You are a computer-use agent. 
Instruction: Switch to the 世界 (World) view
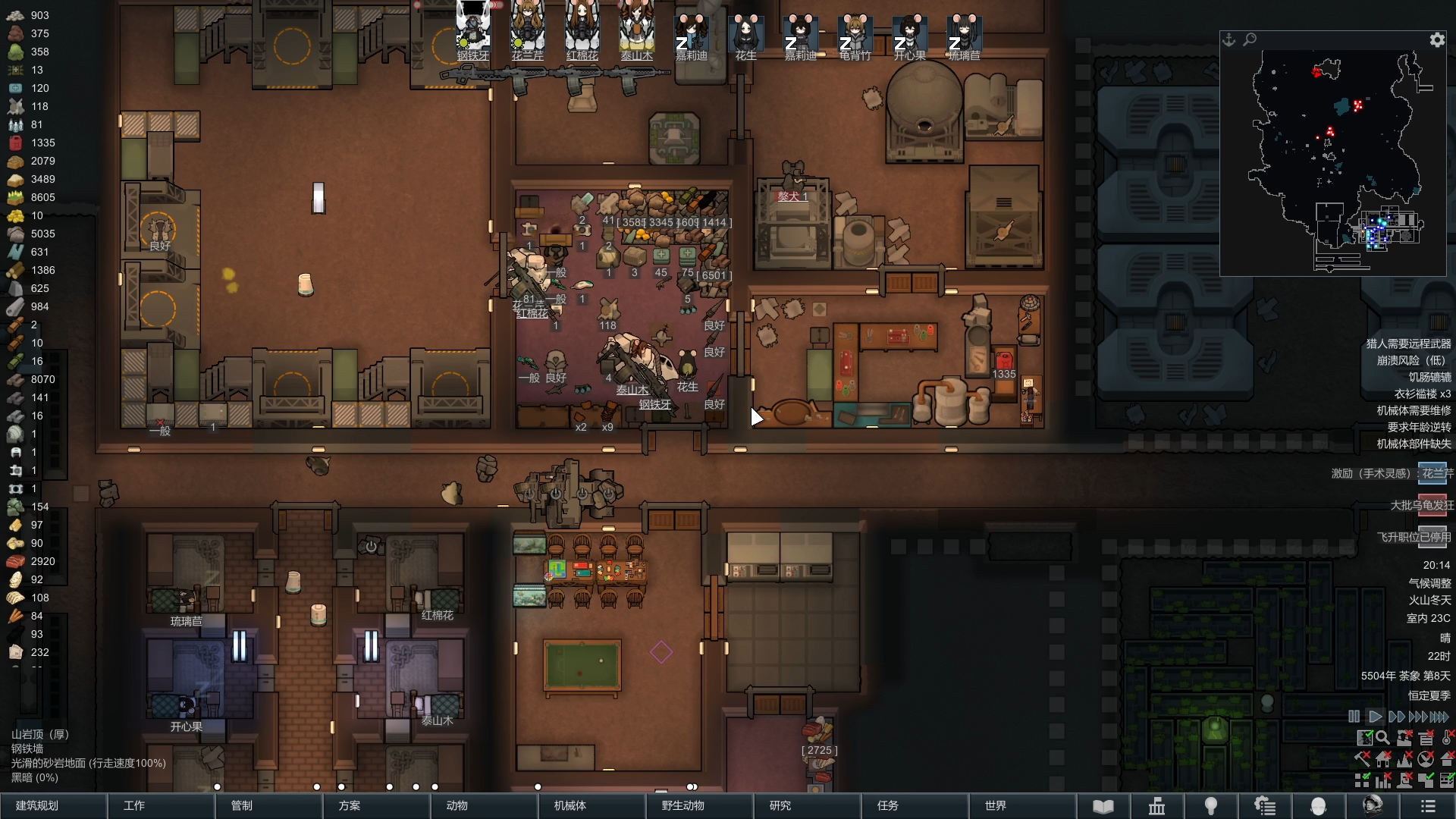click(1022, 805)
